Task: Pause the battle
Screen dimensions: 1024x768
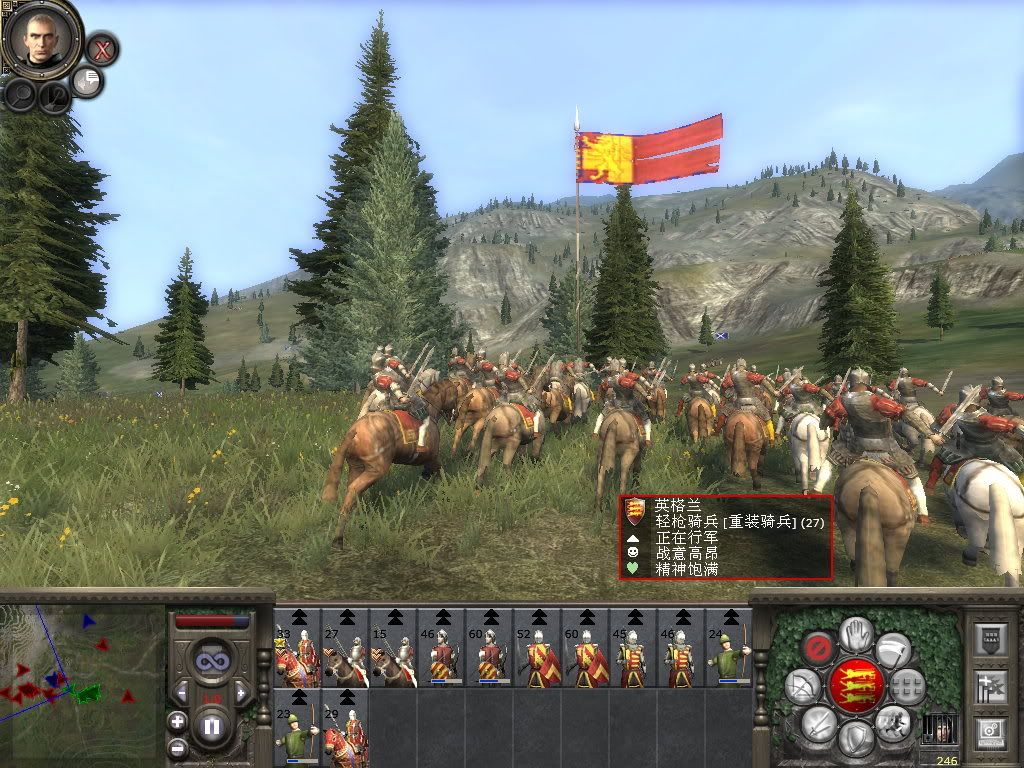Action: [211, 726]
